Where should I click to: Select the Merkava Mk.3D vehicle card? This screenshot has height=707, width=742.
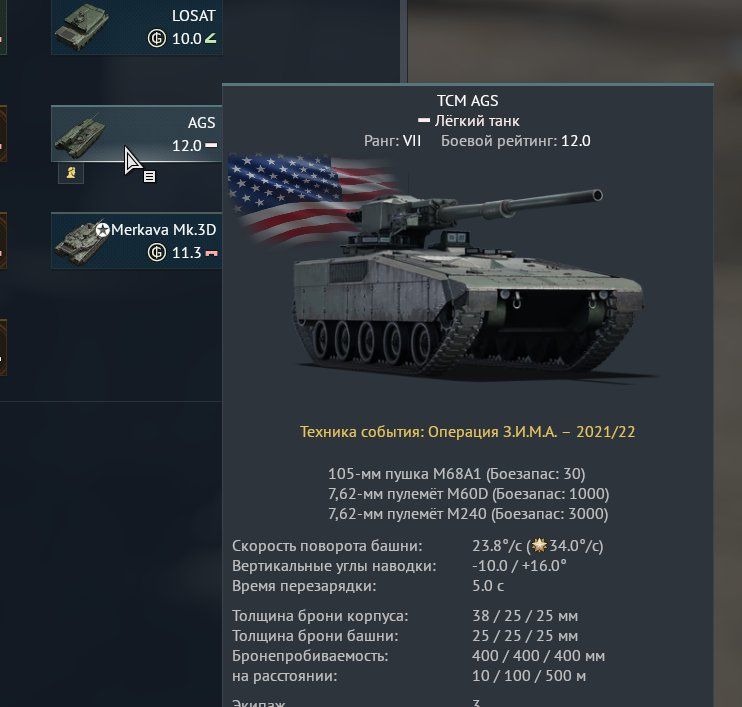coord(135,240)
